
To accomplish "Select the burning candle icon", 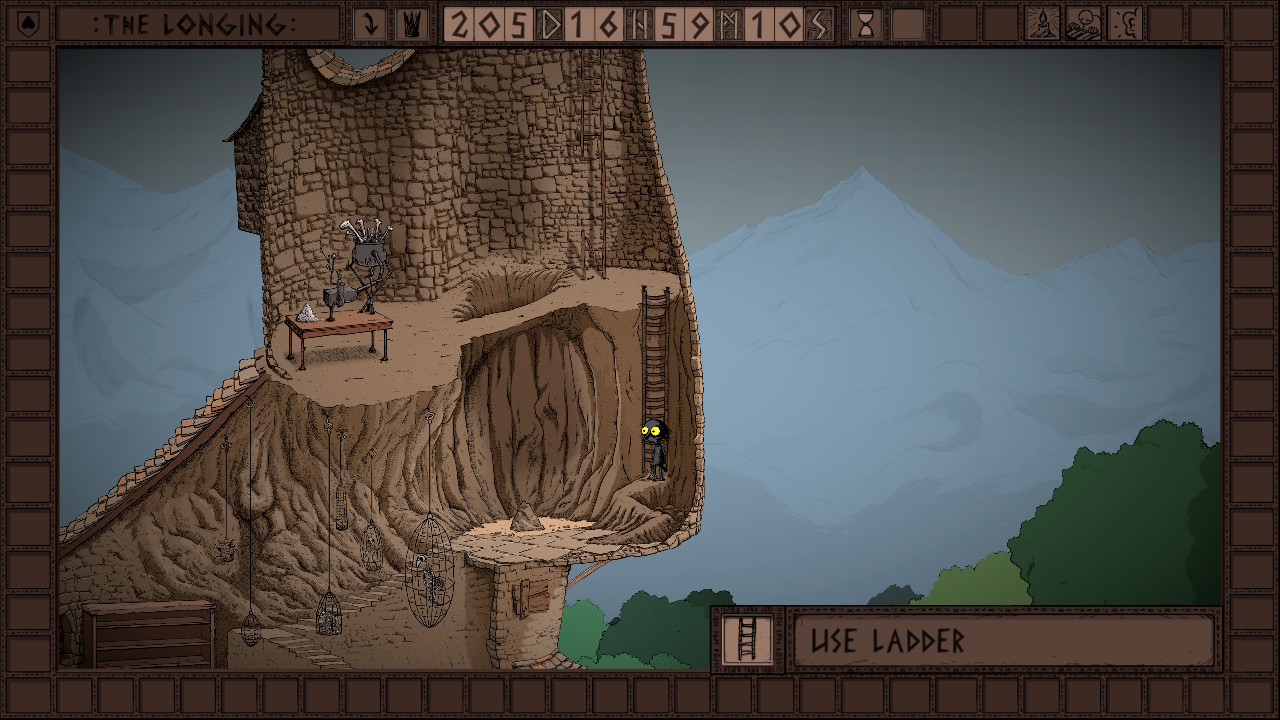I will (x=1042, y=23).
